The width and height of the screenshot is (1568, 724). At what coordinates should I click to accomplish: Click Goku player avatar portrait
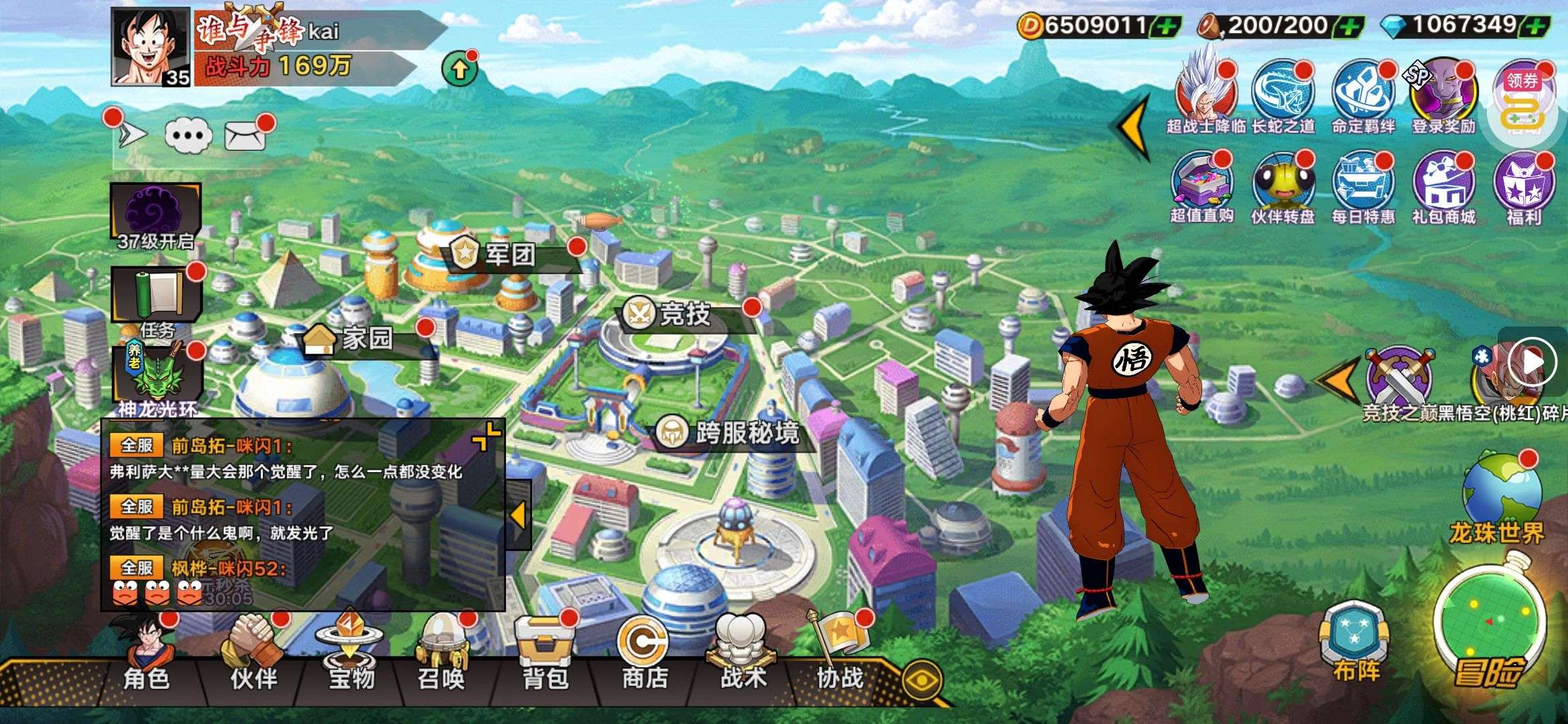click(x=151, y=47)
